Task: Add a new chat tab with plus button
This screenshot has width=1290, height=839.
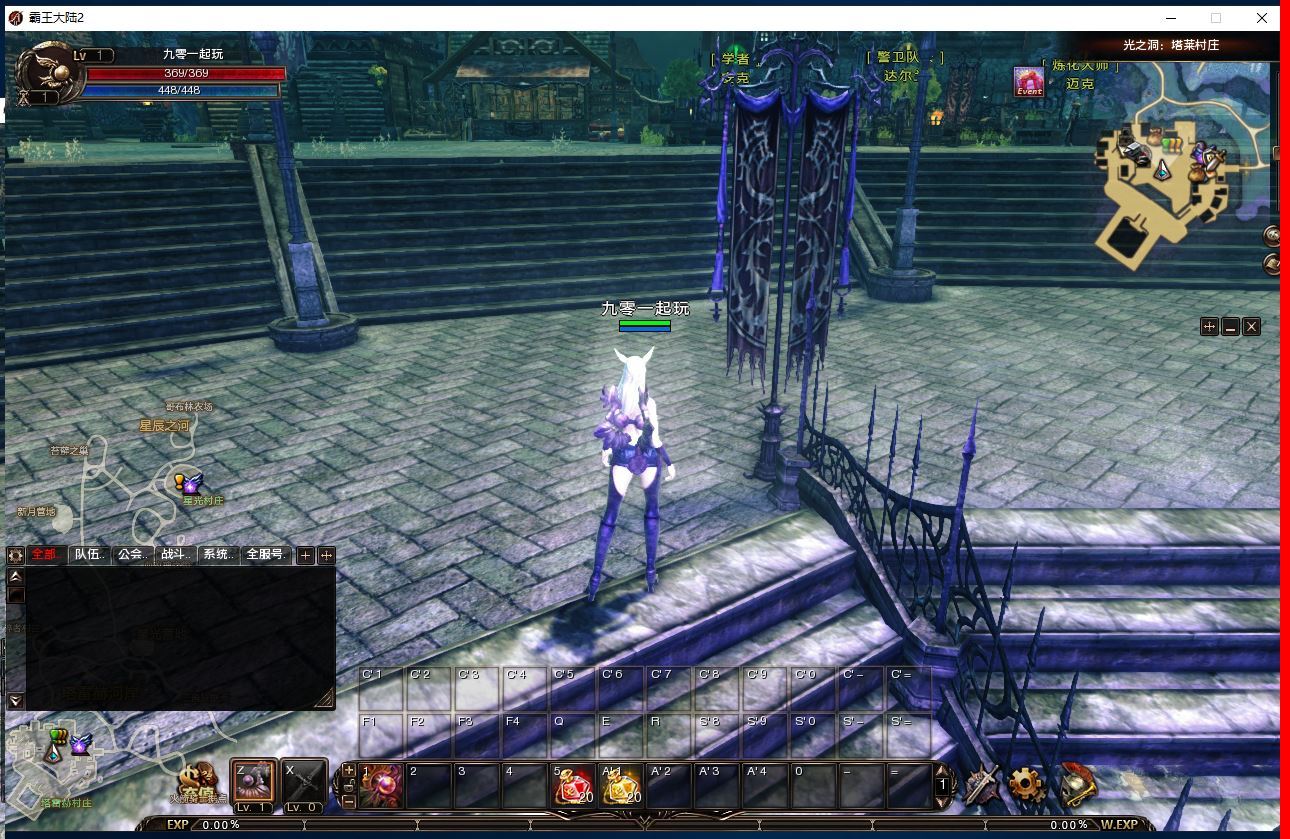Action: point(306,555)
